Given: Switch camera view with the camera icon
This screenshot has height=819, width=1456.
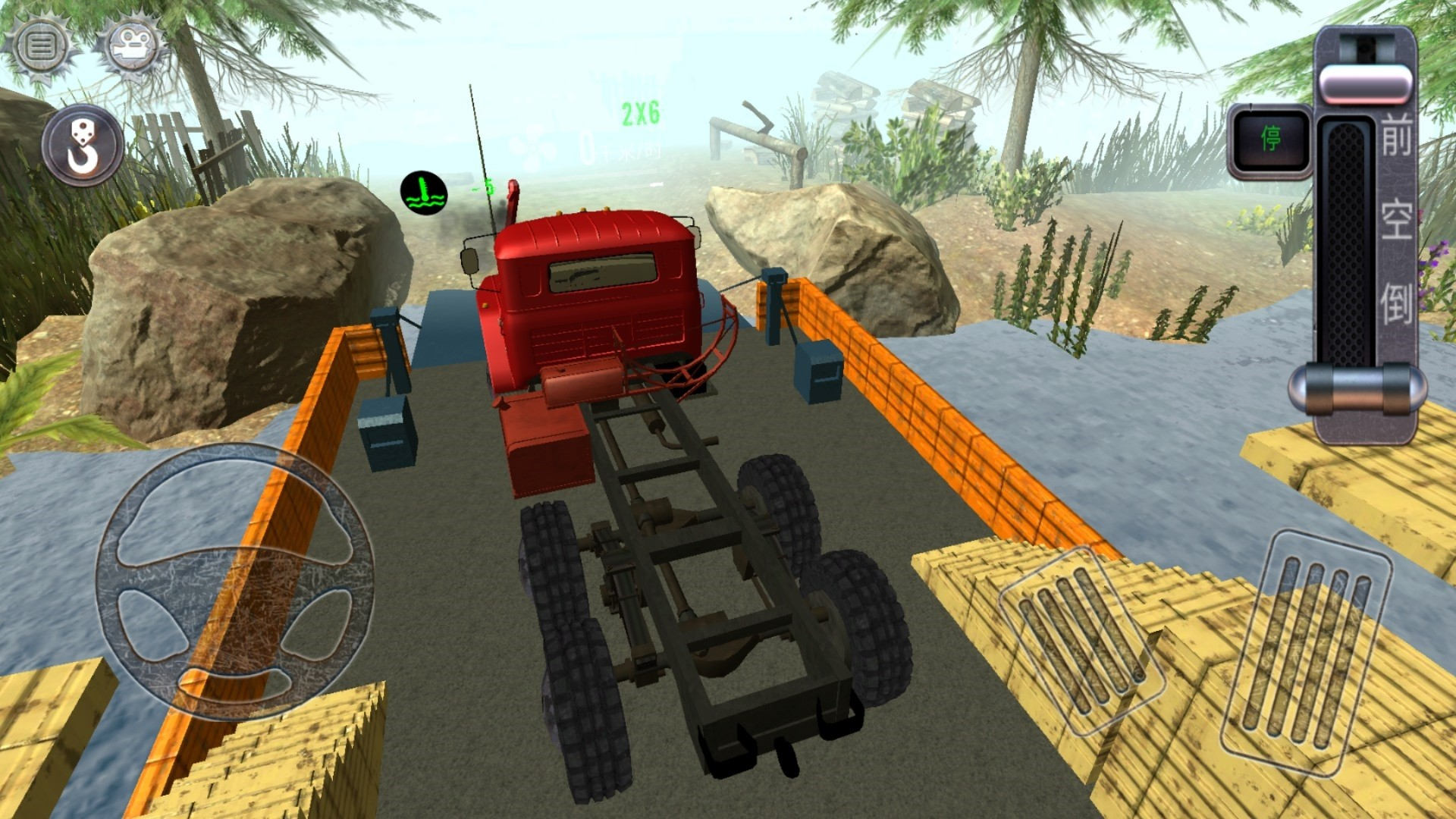Looking at the screenshot, I should click(130, 47).
